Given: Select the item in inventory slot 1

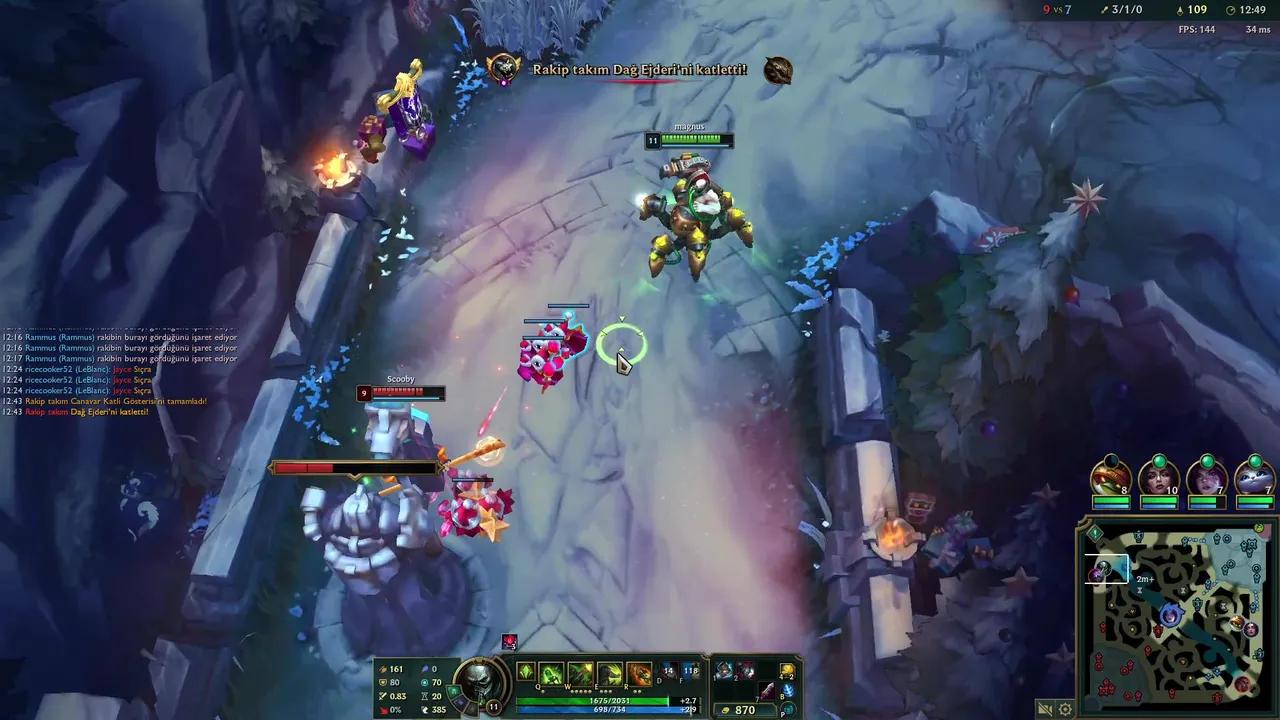Looking at the screenshot, I should (722, 671).
